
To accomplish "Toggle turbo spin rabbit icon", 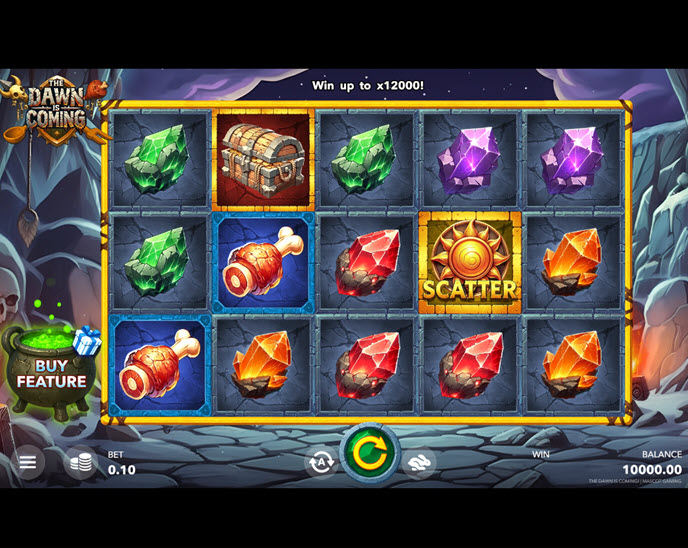I will pos(418,461).
